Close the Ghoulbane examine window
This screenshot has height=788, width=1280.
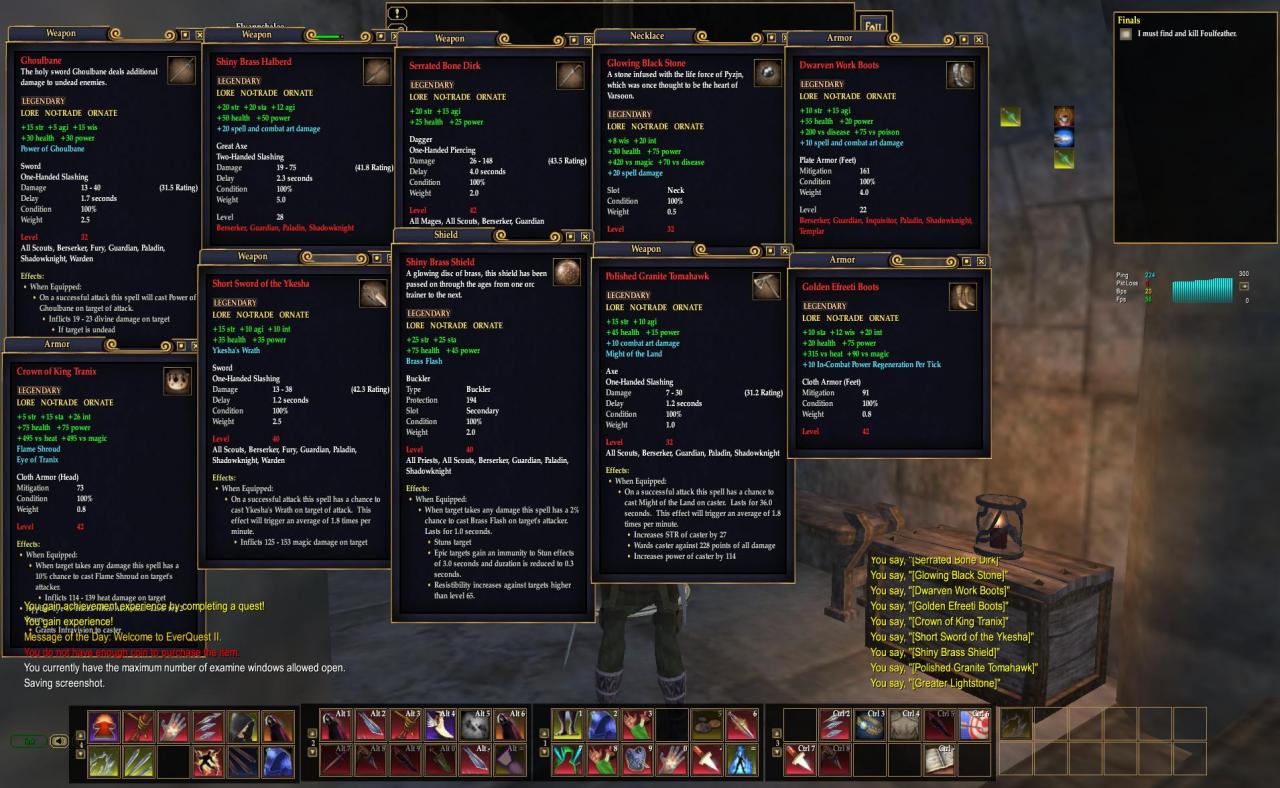[x=201, y=34]
